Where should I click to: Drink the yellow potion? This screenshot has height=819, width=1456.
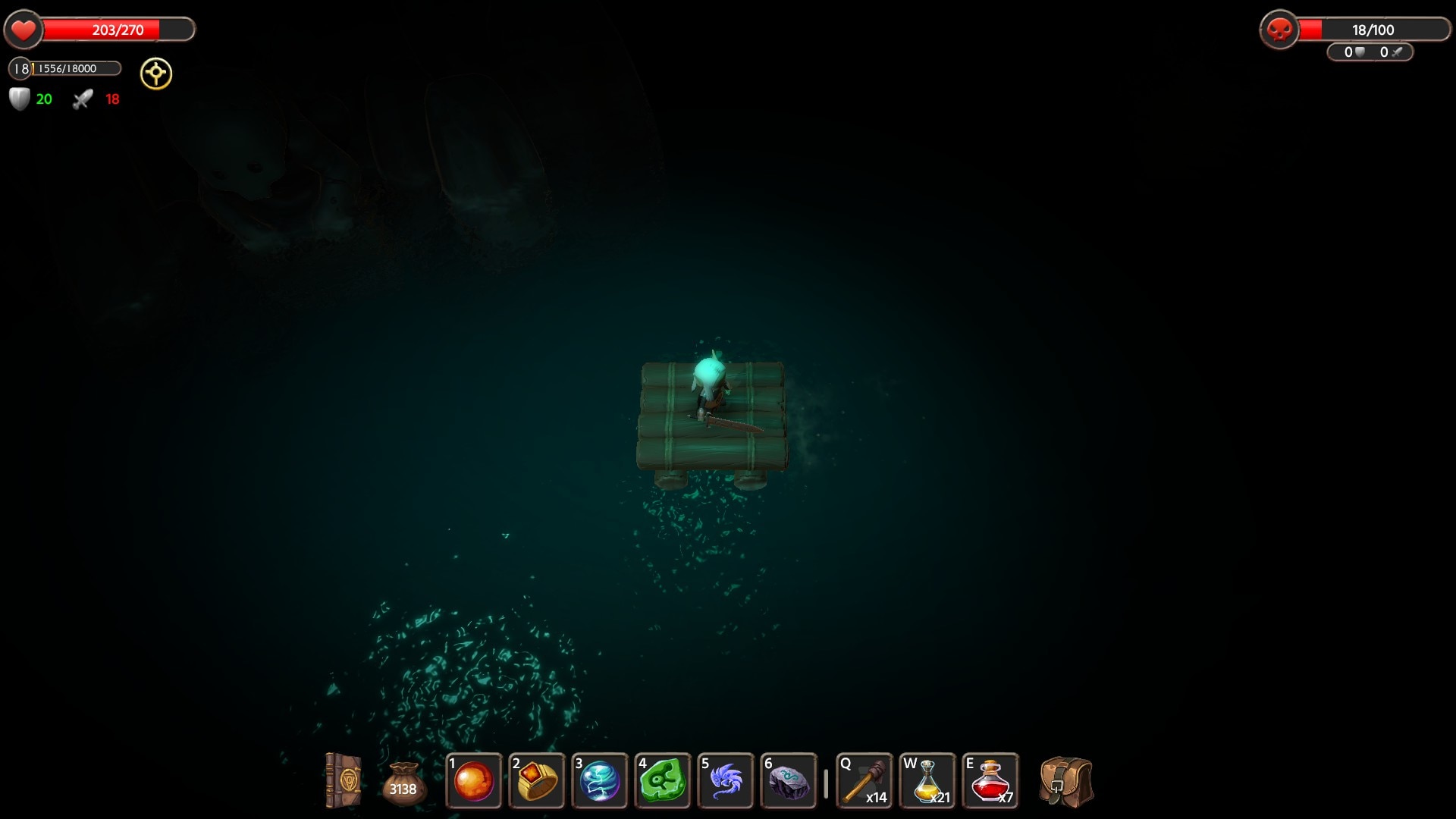[x=927, y=781]
